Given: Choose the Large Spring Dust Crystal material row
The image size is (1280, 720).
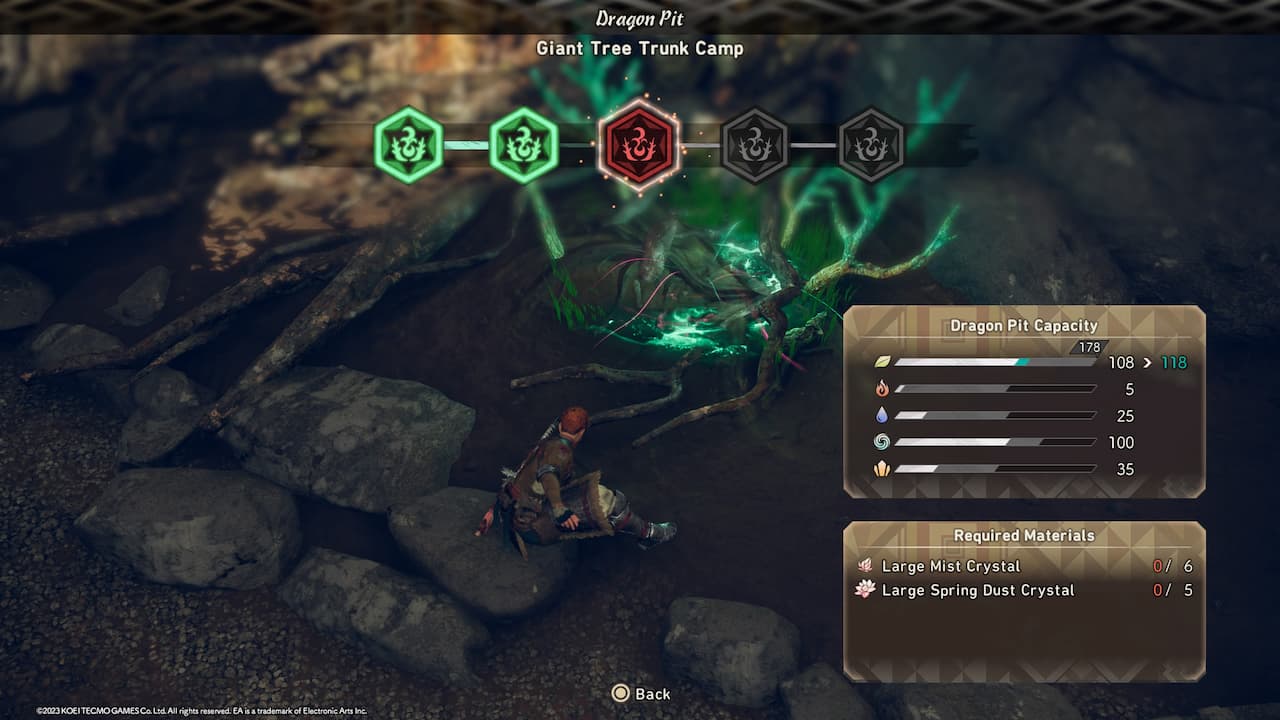Looking at the screenshot, I should [1023, 590].
